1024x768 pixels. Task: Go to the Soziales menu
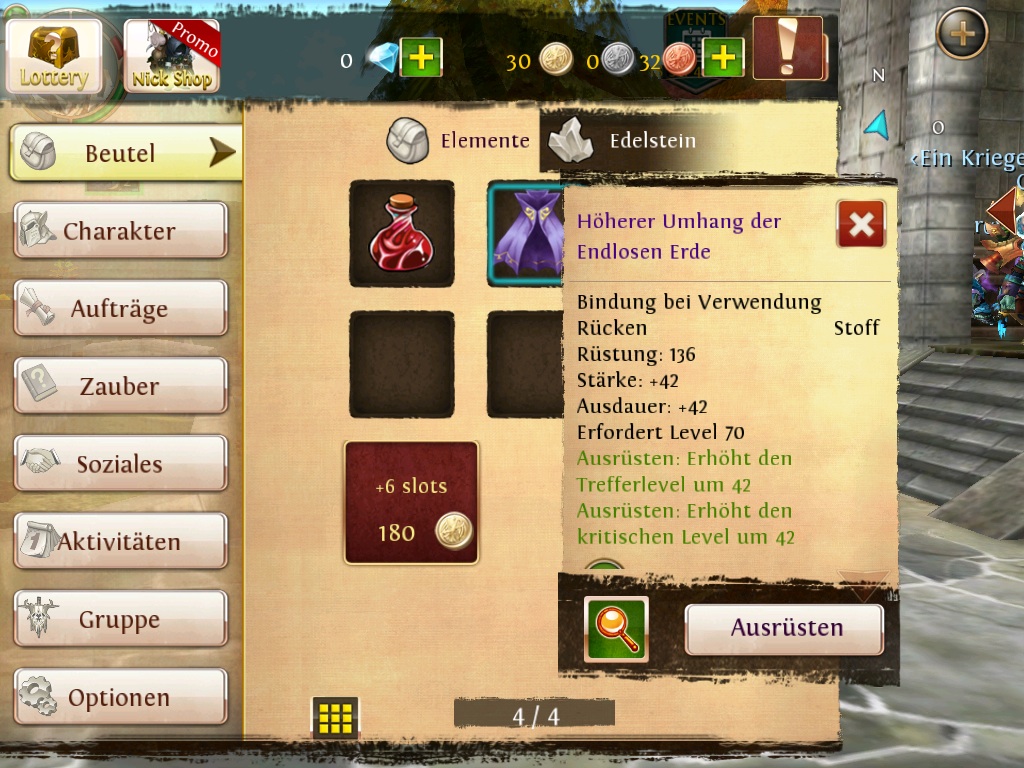point(120,464)
